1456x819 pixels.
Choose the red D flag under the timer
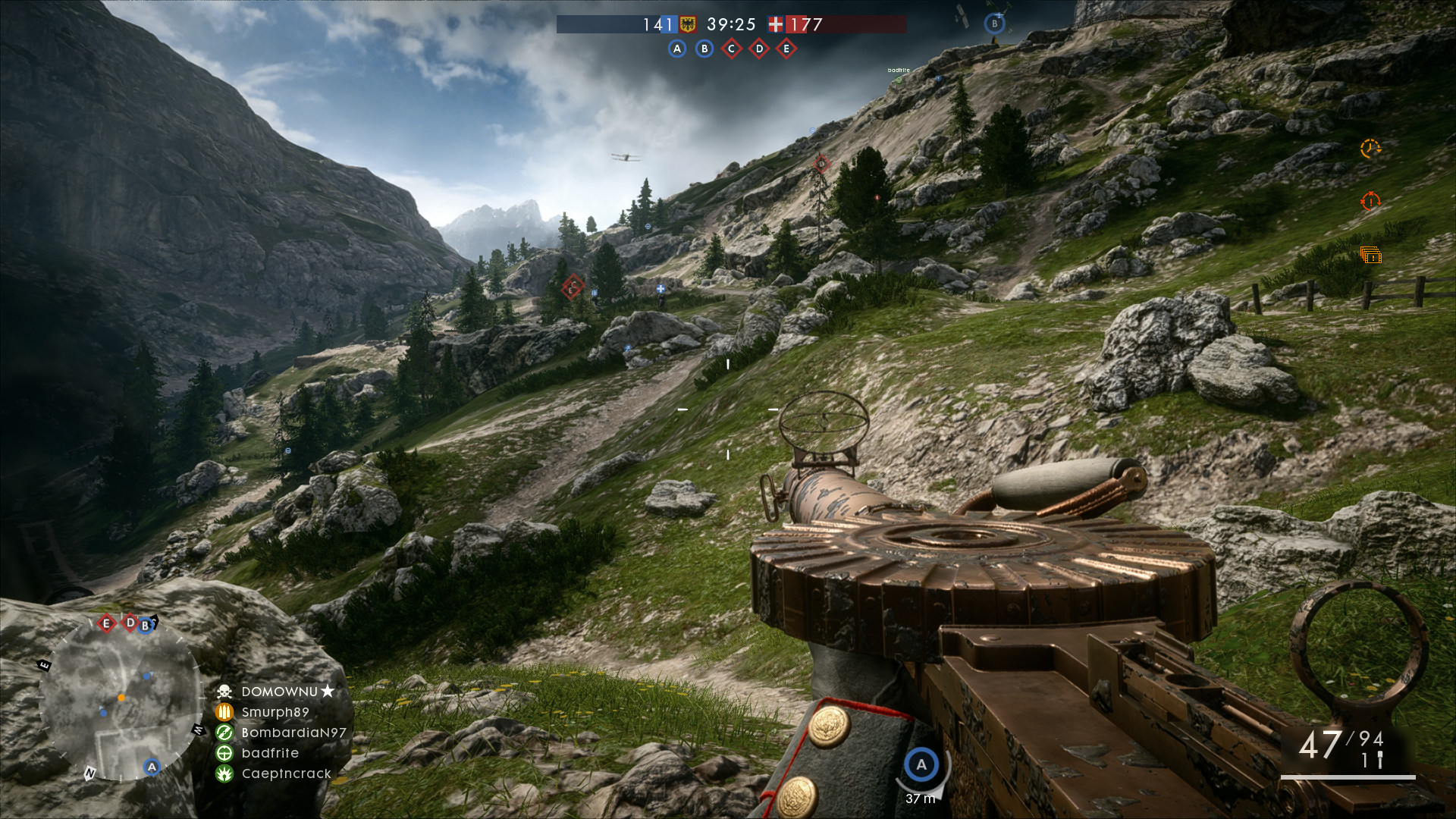759,49
